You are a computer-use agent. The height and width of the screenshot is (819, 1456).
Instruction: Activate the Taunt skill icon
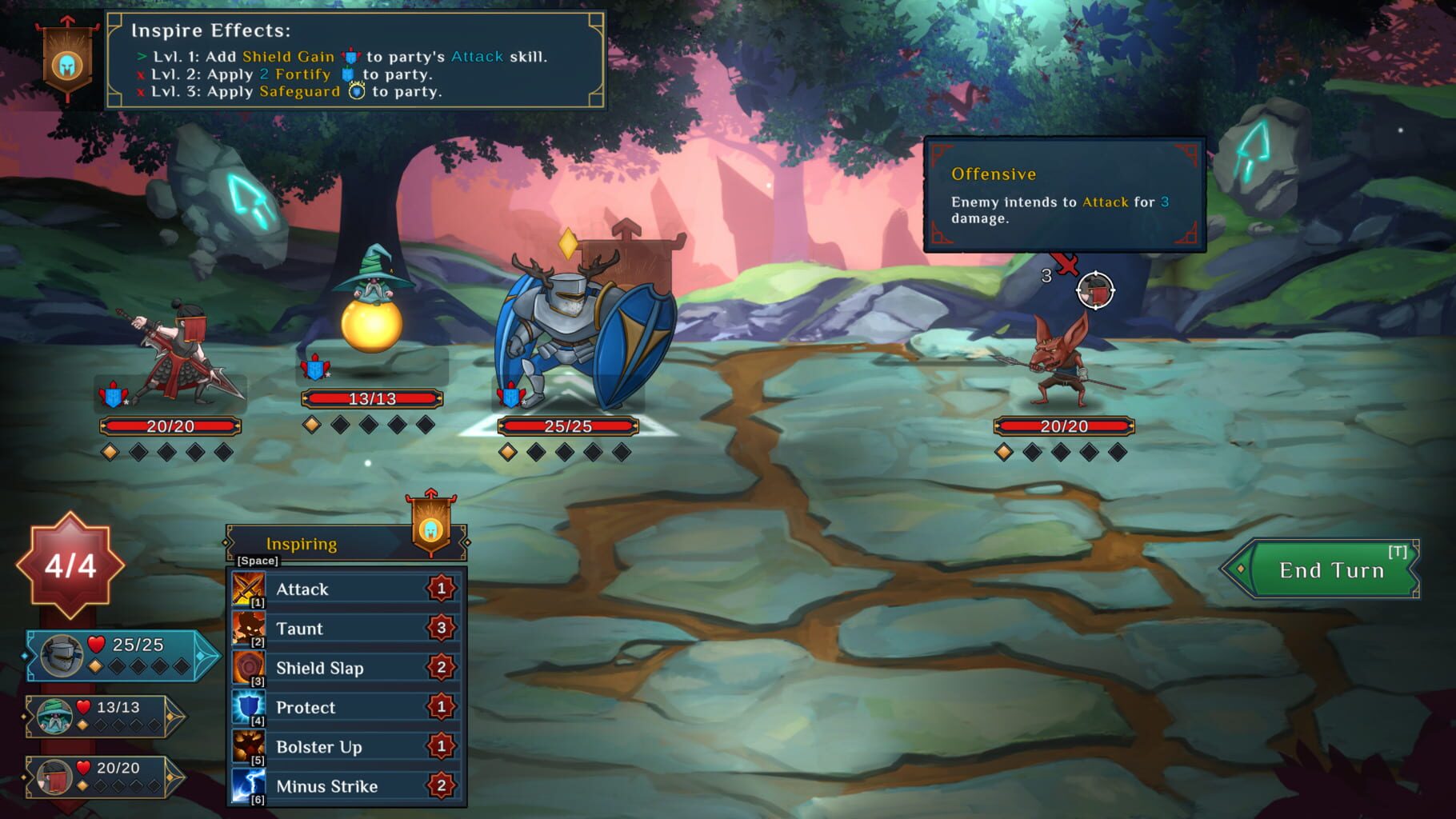[x=248, y=629]
